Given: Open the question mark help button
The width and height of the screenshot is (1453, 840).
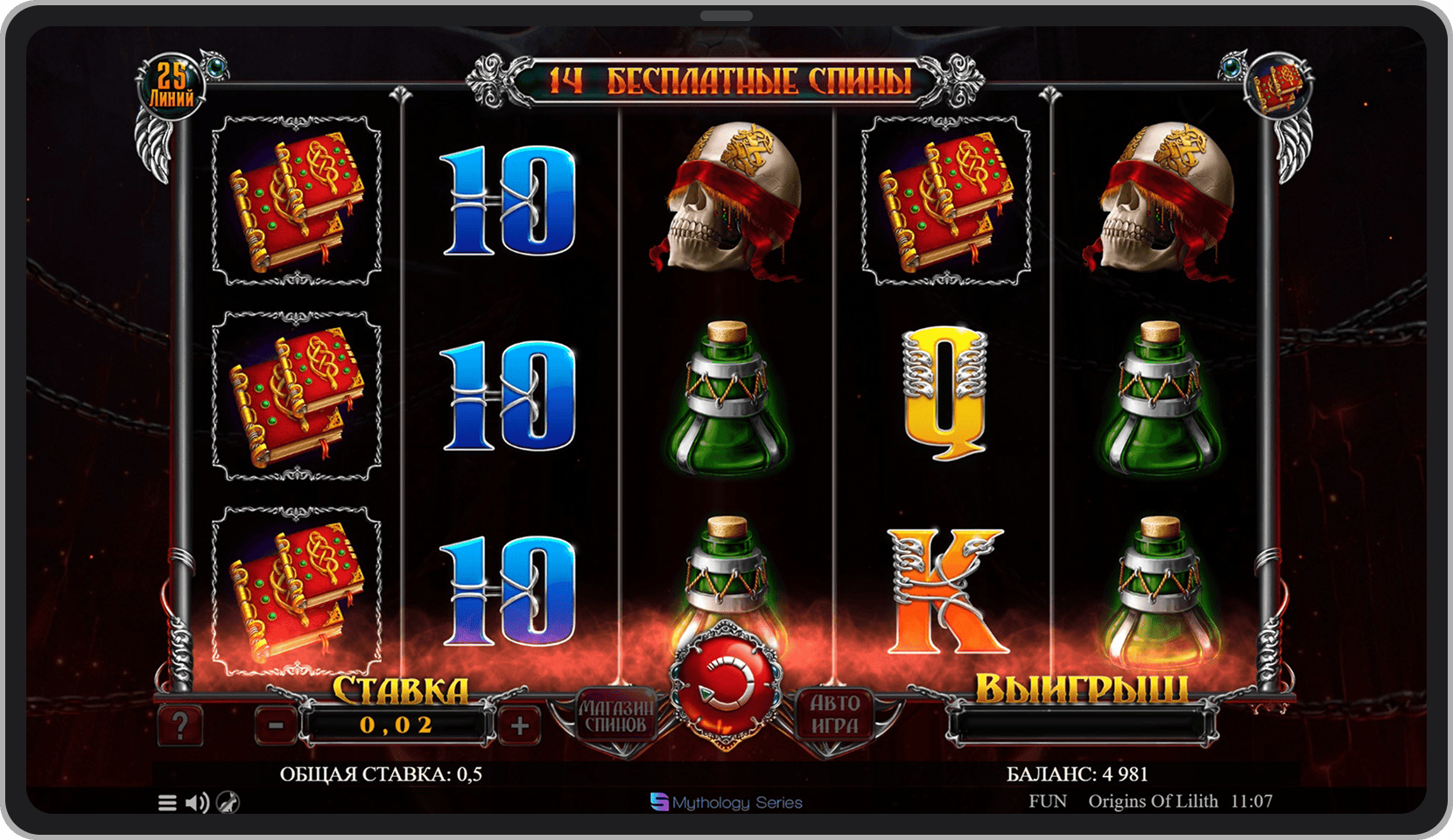Looking at the screenshot, I should [x=180, y=725].
